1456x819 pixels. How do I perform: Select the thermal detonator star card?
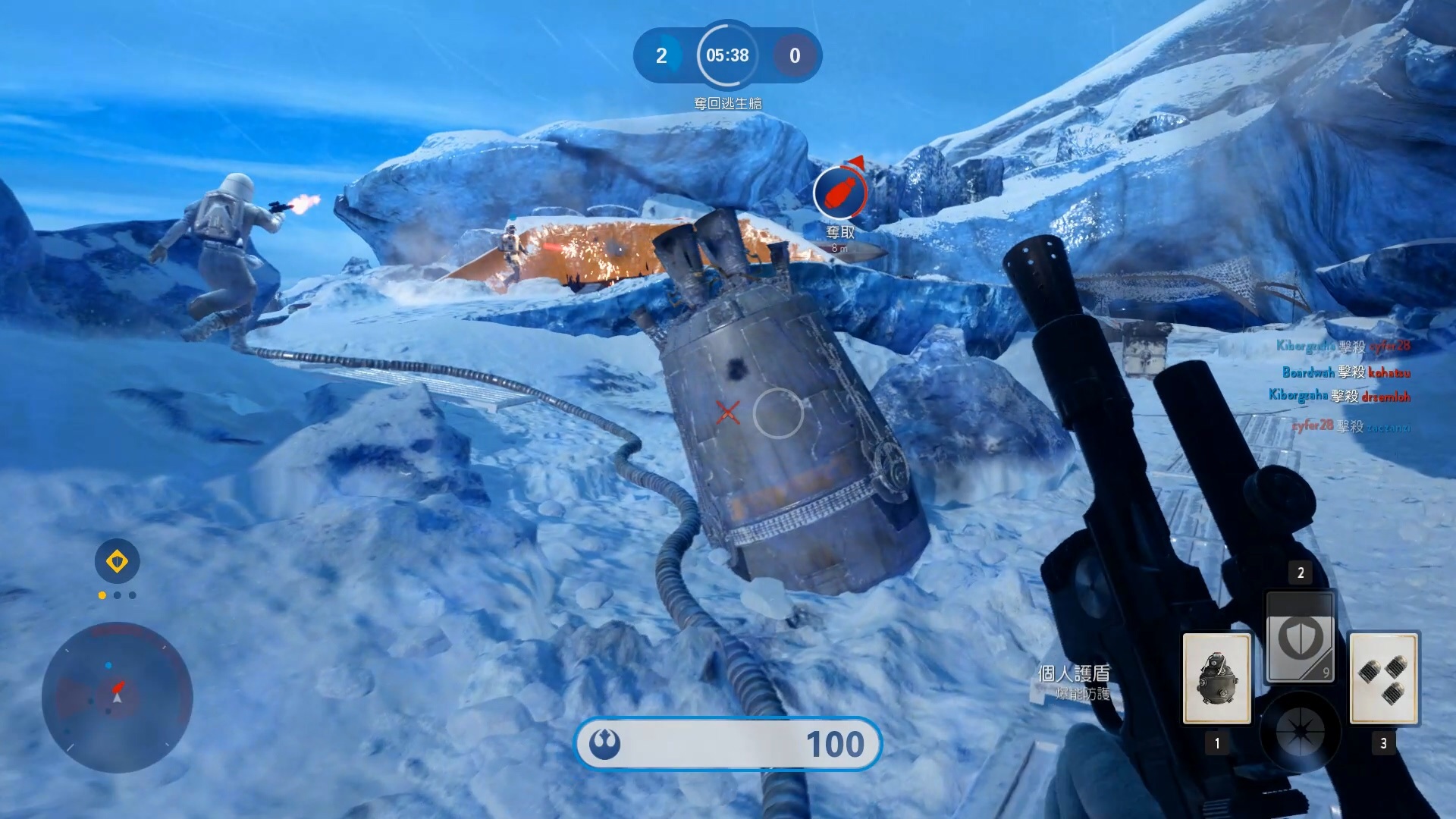point(1216,678)
